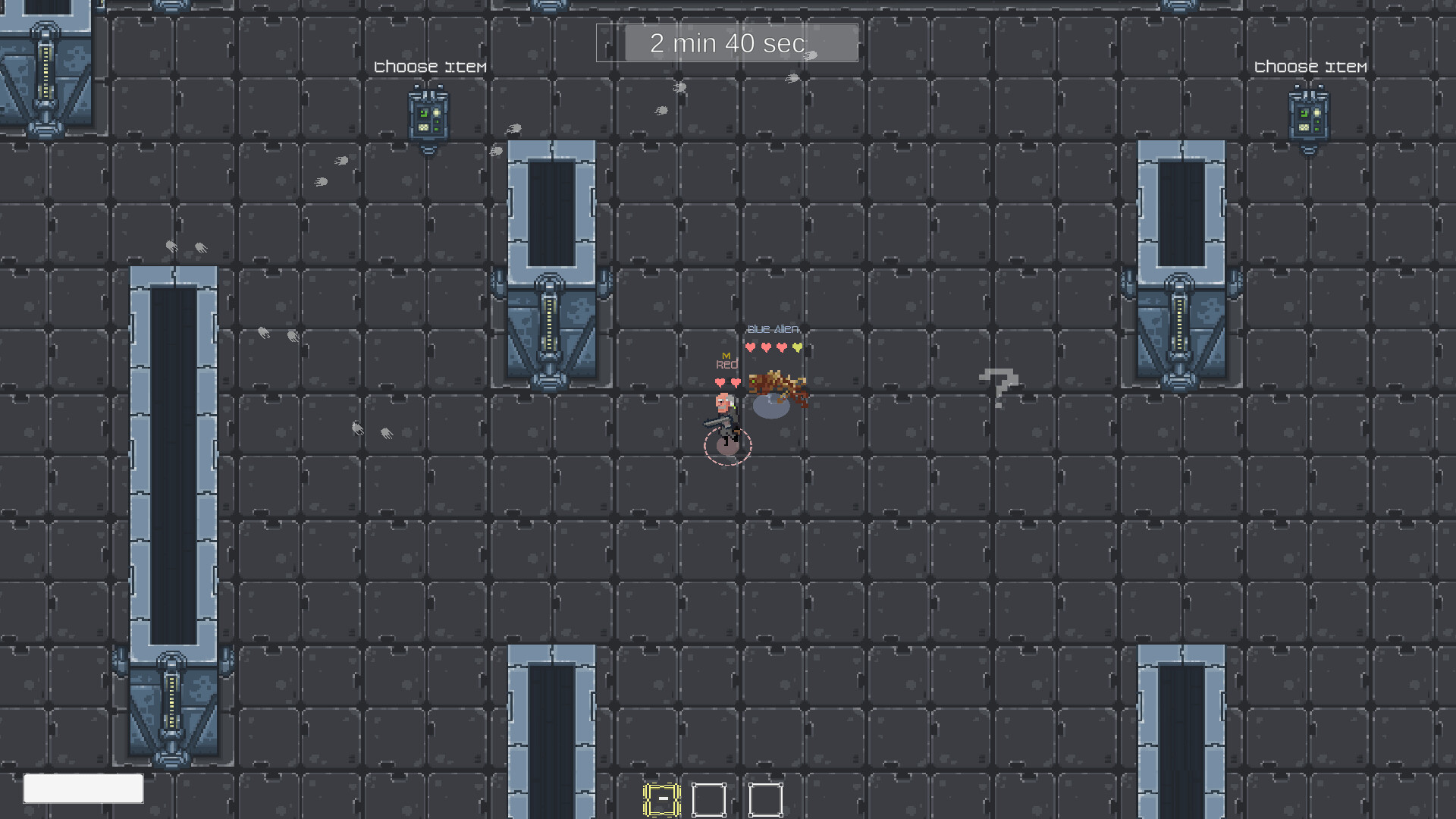Screen dimensions: 1456x819
Task: Click the yellow heart on Blue Alien's health bar
Action: coord(795,347)
